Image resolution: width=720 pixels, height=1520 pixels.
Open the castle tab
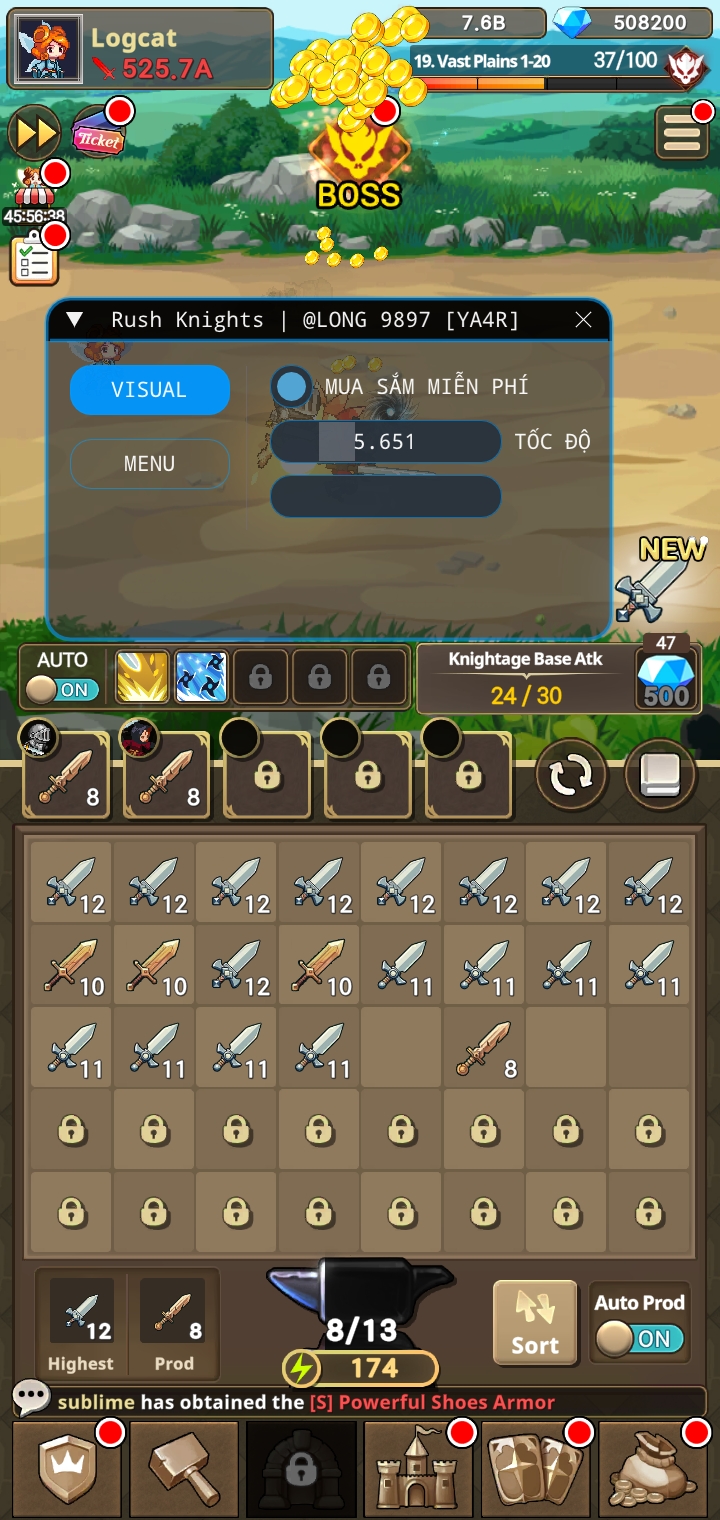pos(419,1468)
